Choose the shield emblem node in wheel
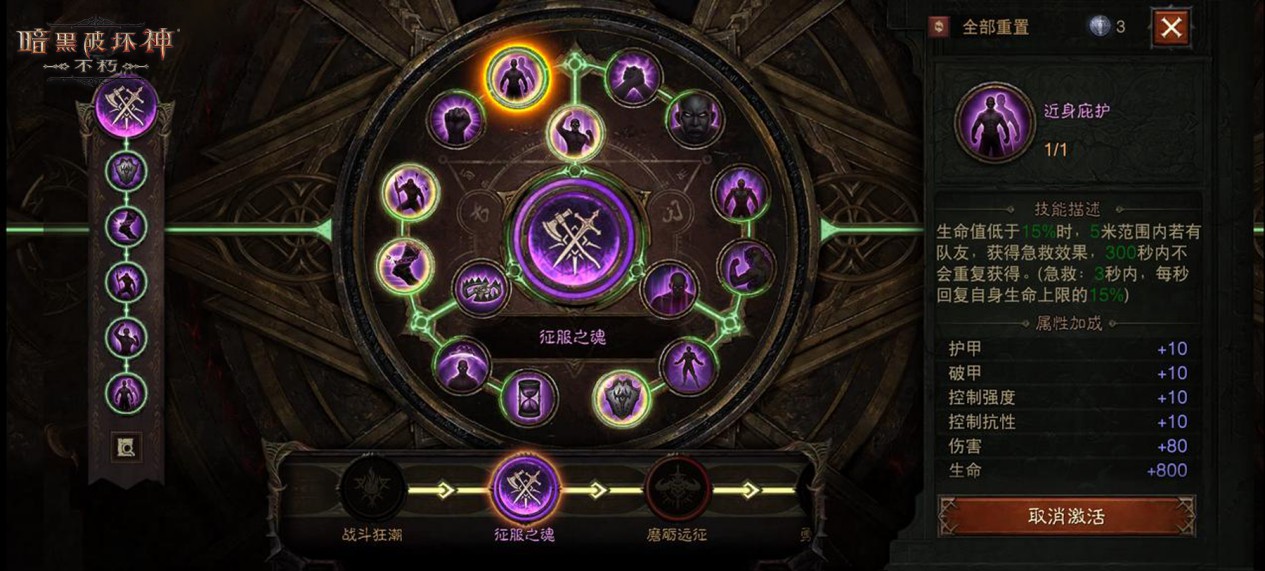Image resolution: width=1265 pixels, height=571 pixels. 621,397
